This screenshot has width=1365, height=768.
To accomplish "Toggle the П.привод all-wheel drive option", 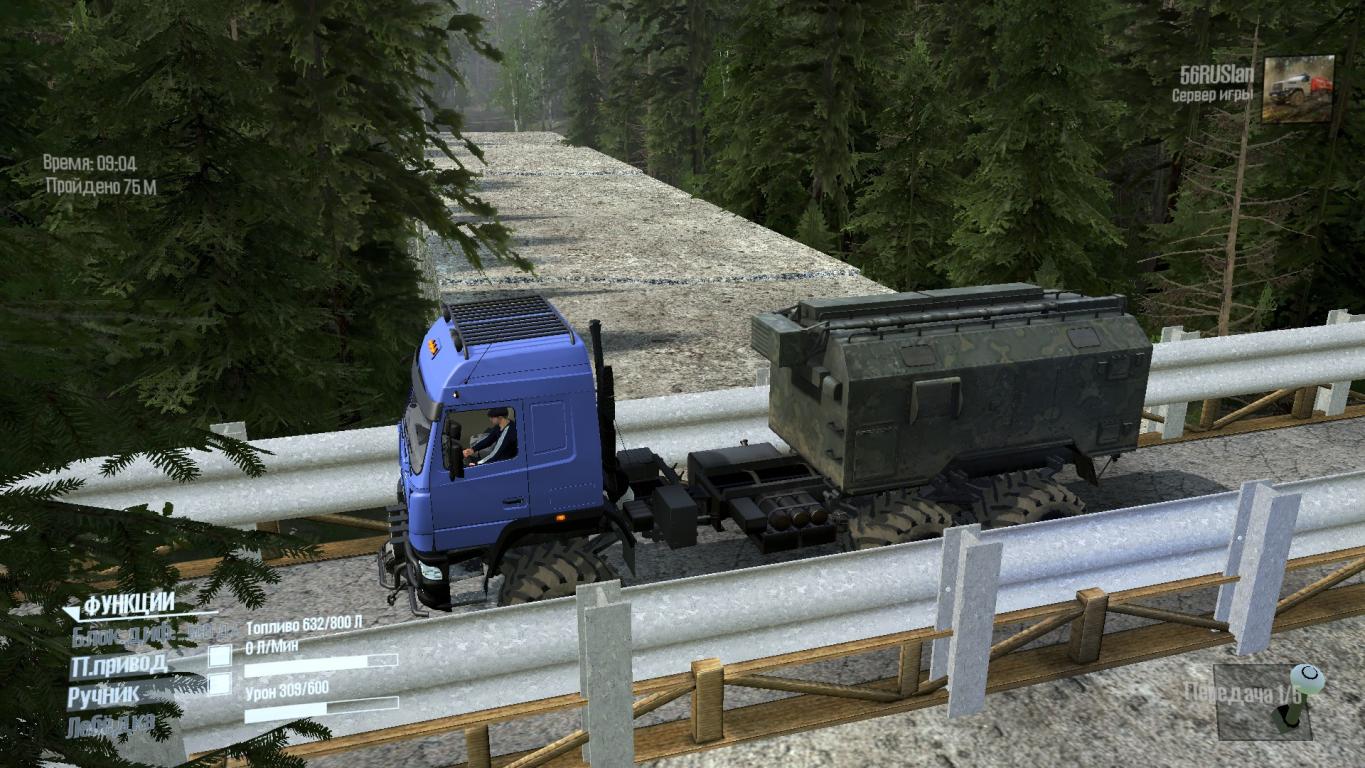I will pos(119,665).
